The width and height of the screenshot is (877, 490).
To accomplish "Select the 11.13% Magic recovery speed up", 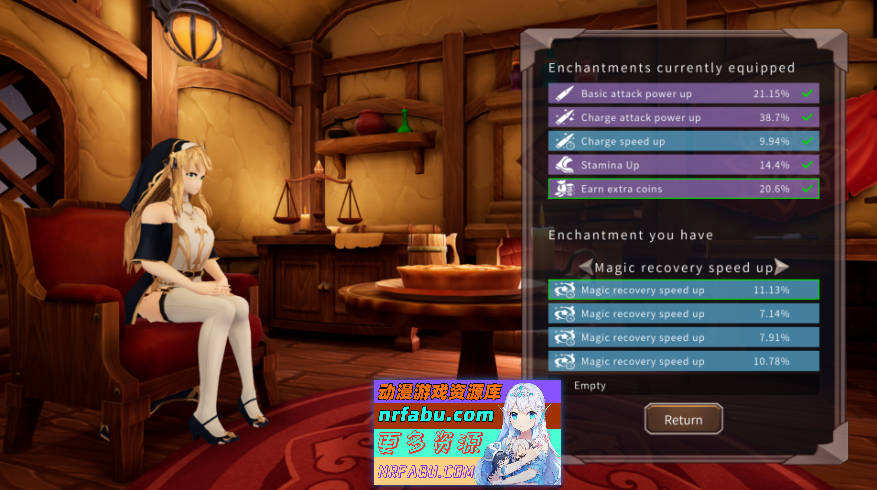I will pyautogui.click(x=683, y=290).
